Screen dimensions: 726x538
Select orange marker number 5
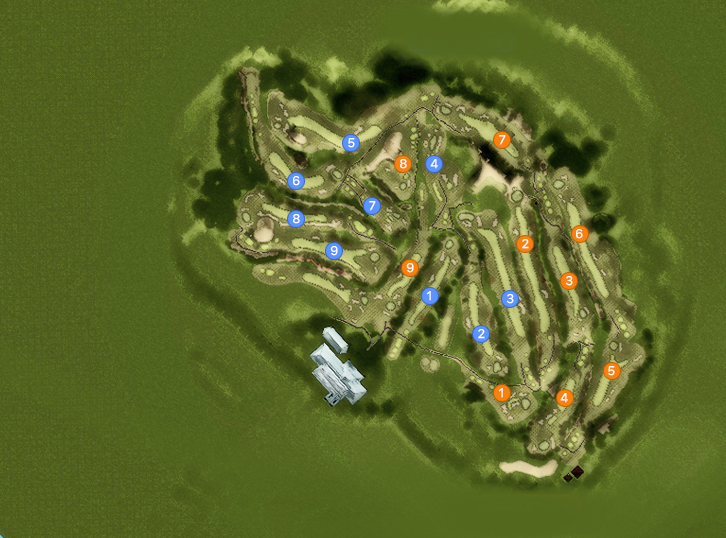612,371
